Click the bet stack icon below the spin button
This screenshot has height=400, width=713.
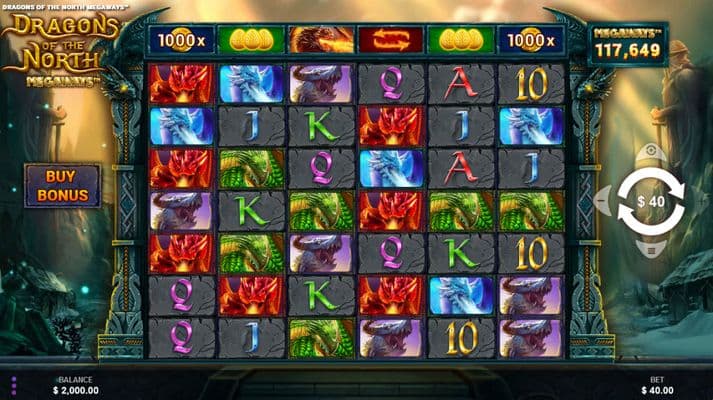click(x=650, y=251)
